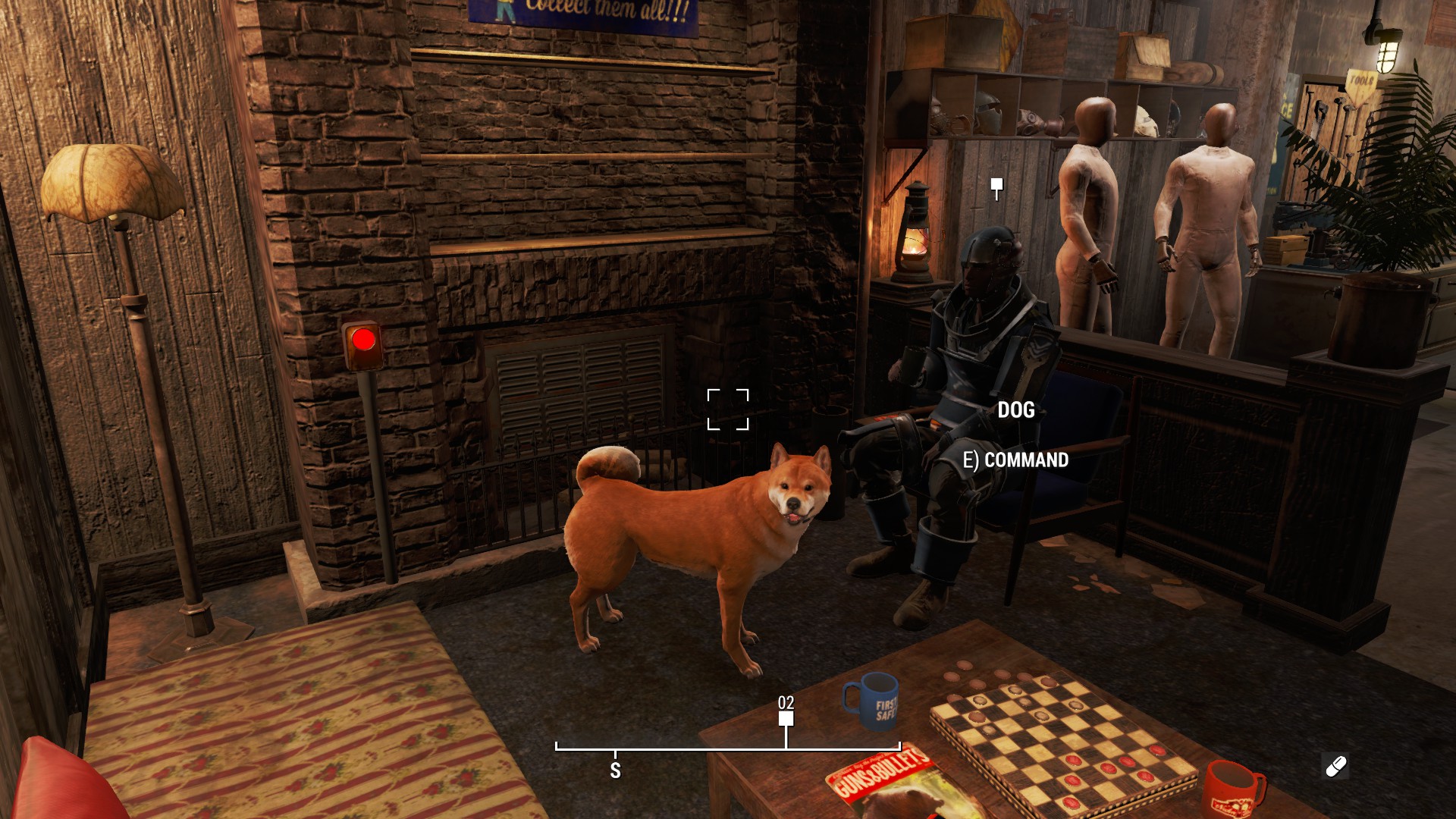The image size is (1456, 819).
Task: Click the S heading on the compass bar
Action: 615,770
